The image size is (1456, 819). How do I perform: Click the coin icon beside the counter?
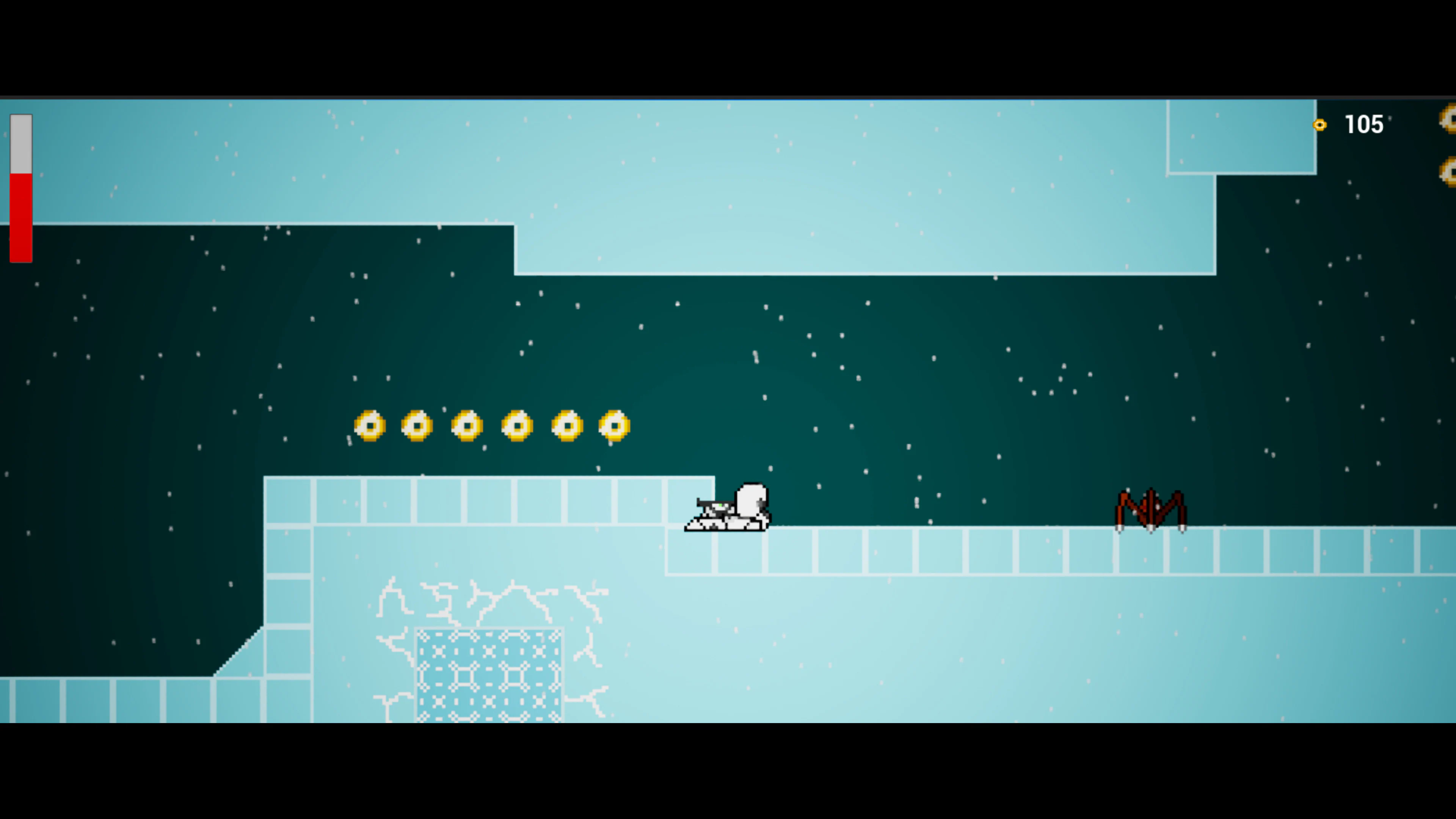click(1321, 125)
